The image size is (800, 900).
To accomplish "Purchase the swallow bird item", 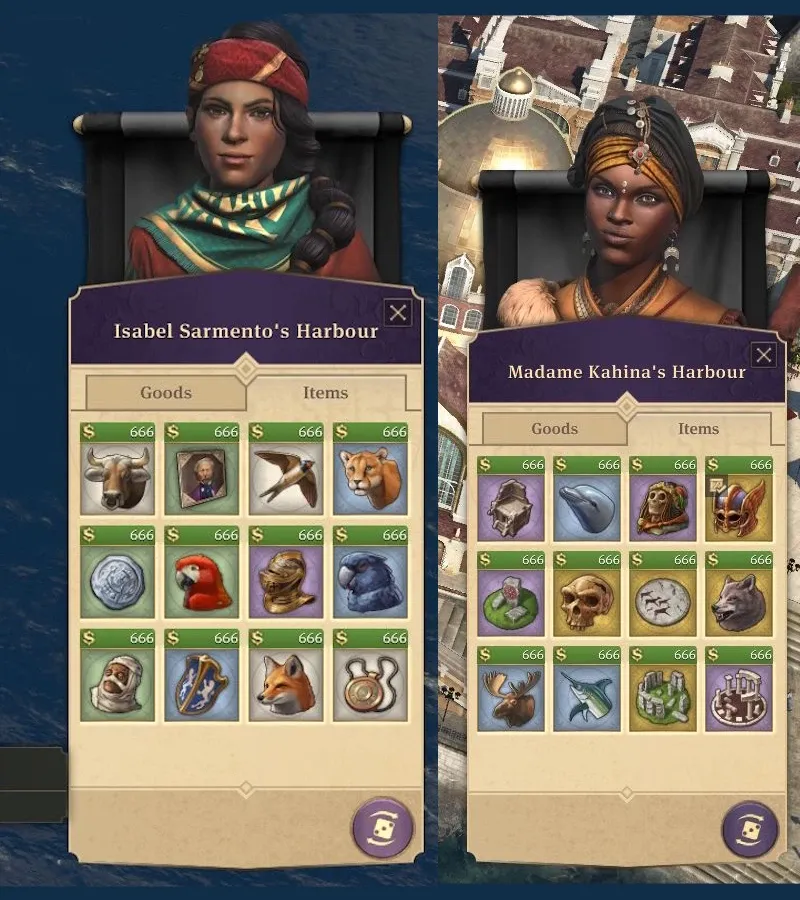I will click(286, 478).
